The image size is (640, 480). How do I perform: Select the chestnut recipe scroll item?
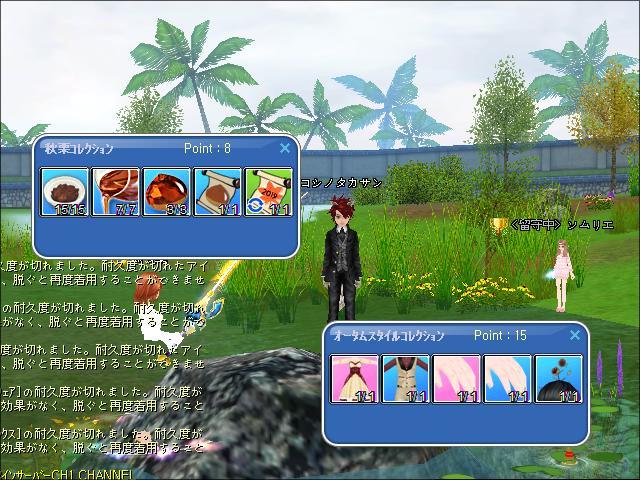[x=218, y=191]
